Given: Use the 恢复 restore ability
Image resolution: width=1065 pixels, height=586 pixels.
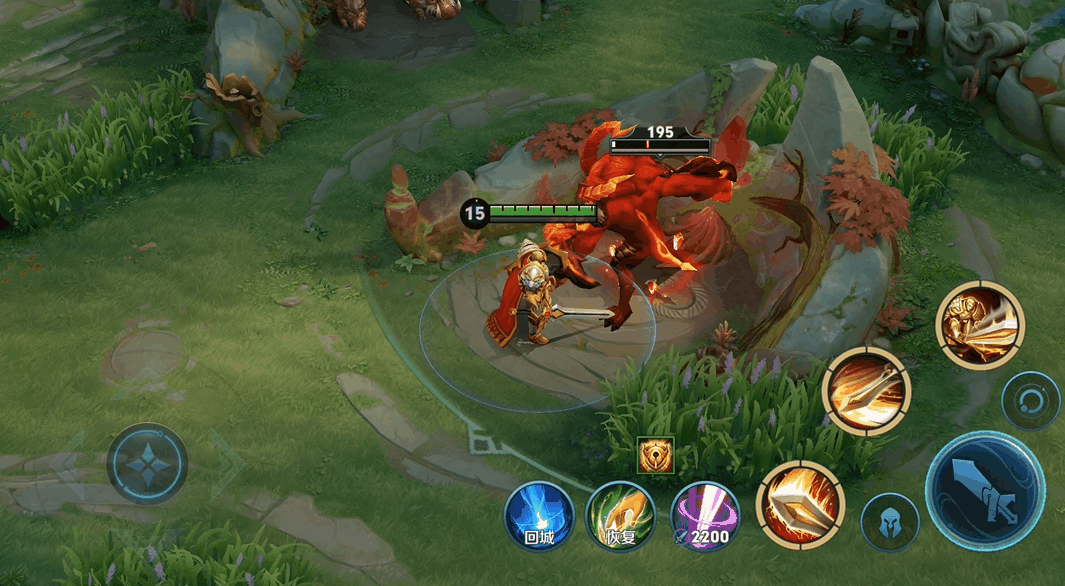Looking at the screenshot, I should [620, 516].
